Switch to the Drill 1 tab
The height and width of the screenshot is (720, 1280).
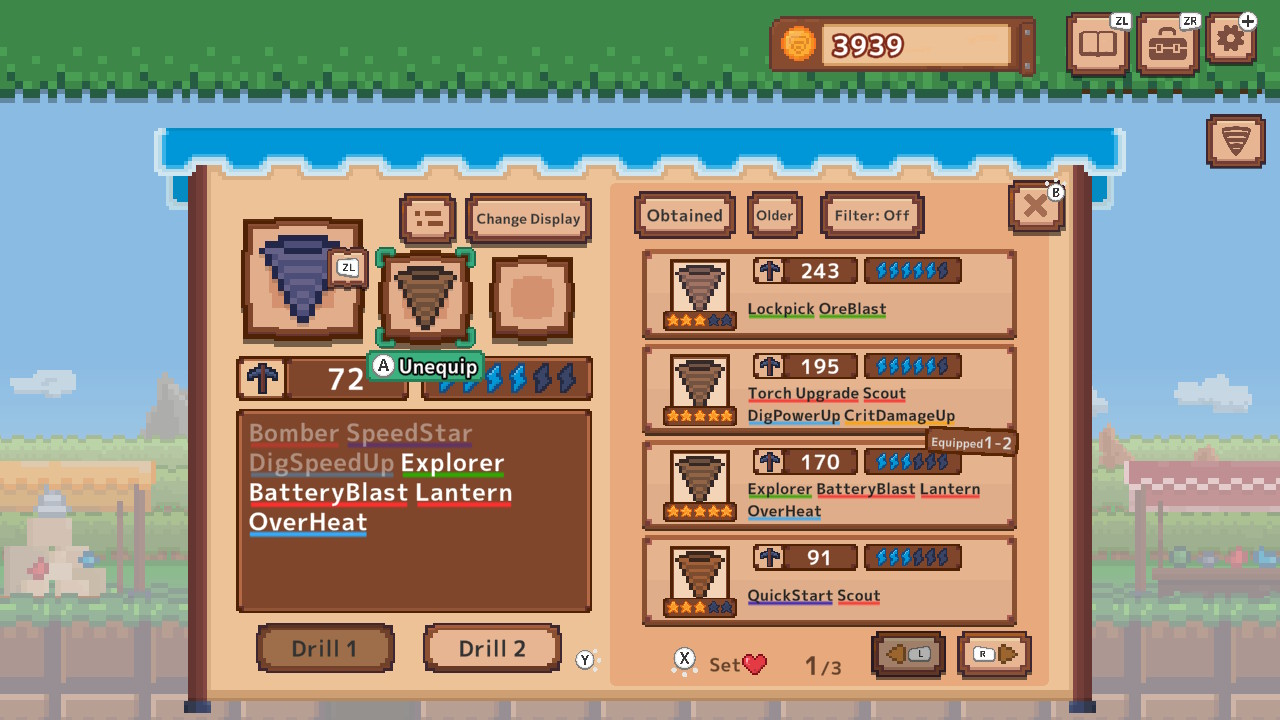click(x=325, y=648)
